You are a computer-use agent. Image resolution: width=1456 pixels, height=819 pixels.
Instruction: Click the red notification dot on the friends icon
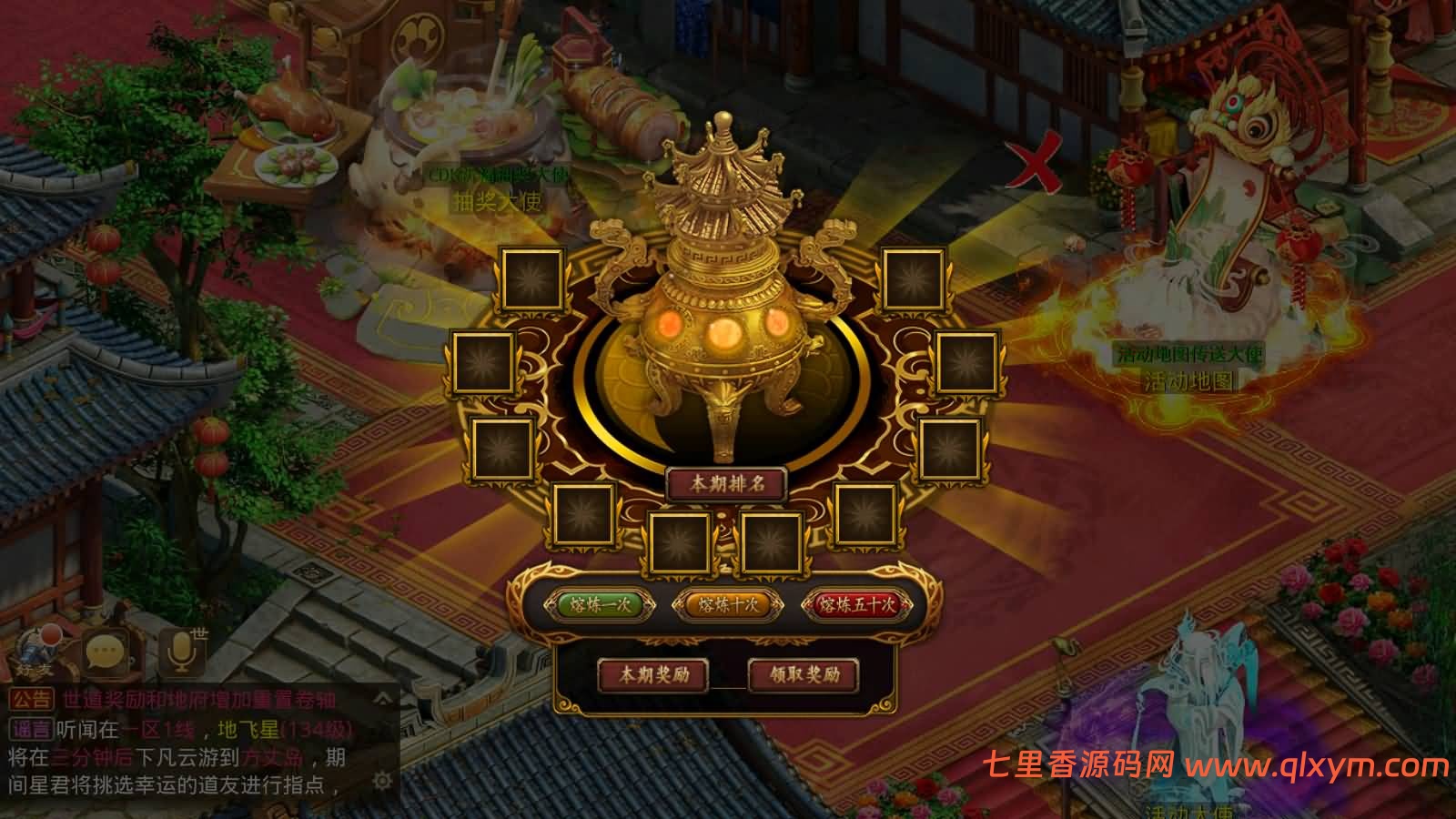(x=49, y=637)
